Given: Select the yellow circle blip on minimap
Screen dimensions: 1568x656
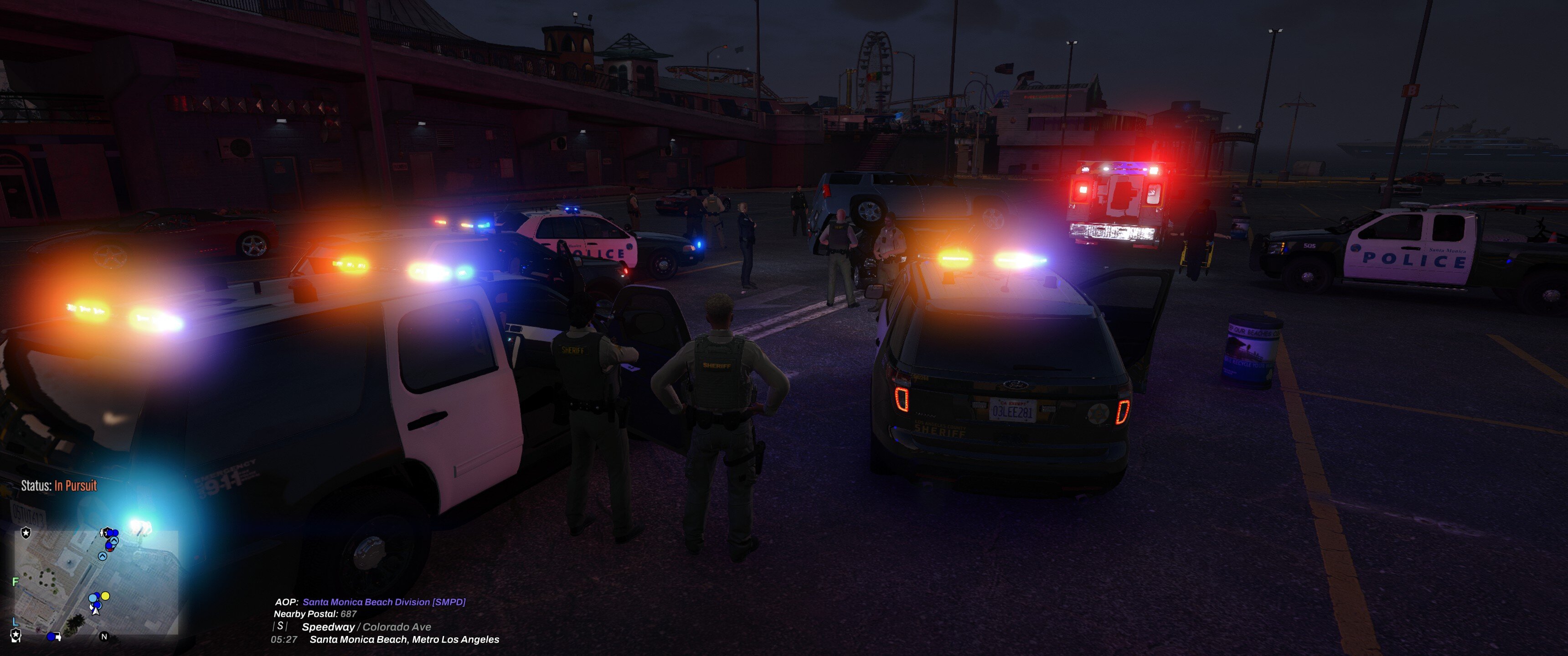Looking at the screenshot, I should [105, 596].
